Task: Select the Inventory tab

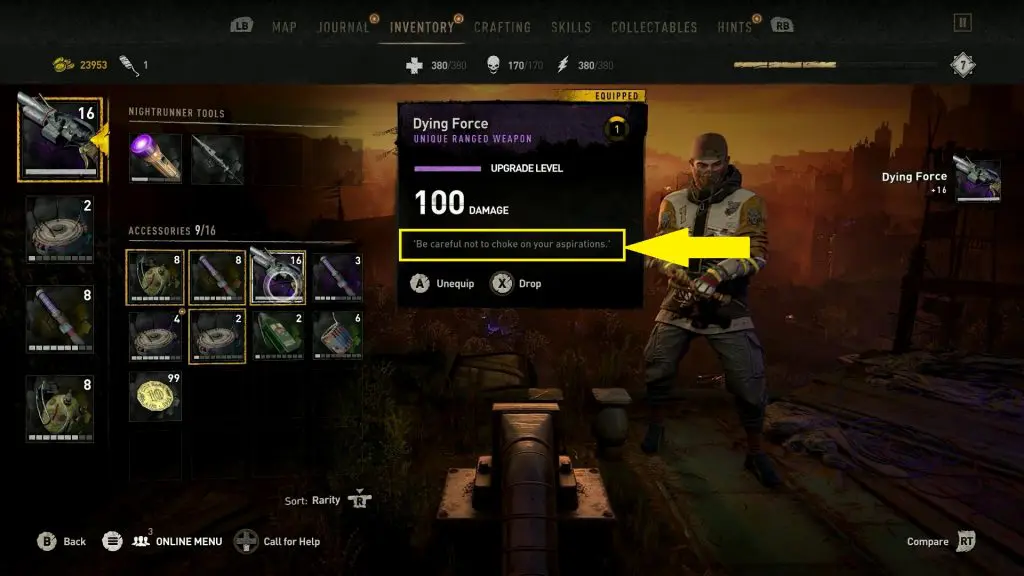Action: click(x=421, y=27)
